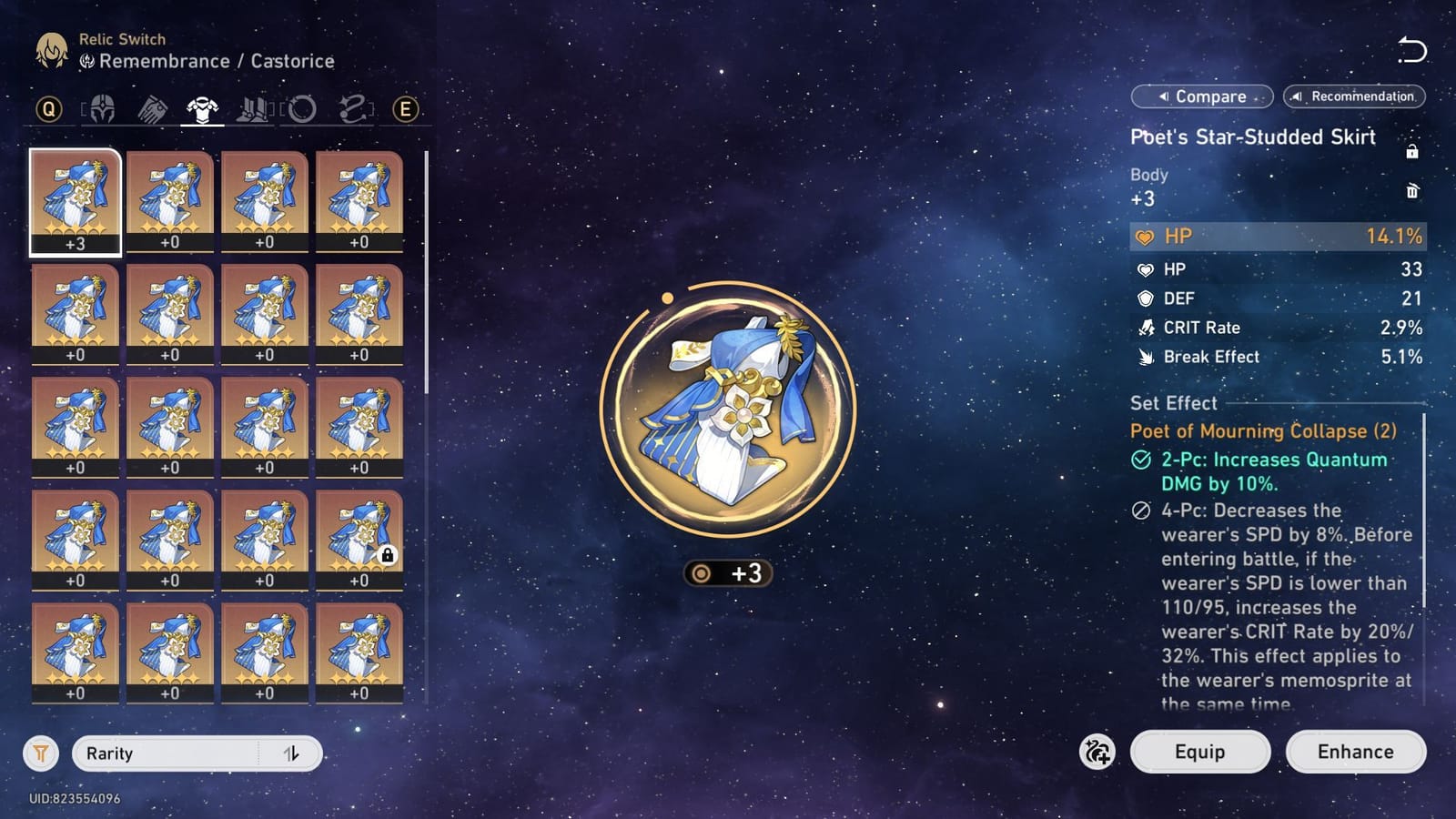Click the lock icon for Poet's Star-Studded Skirt

[1414, 151]
